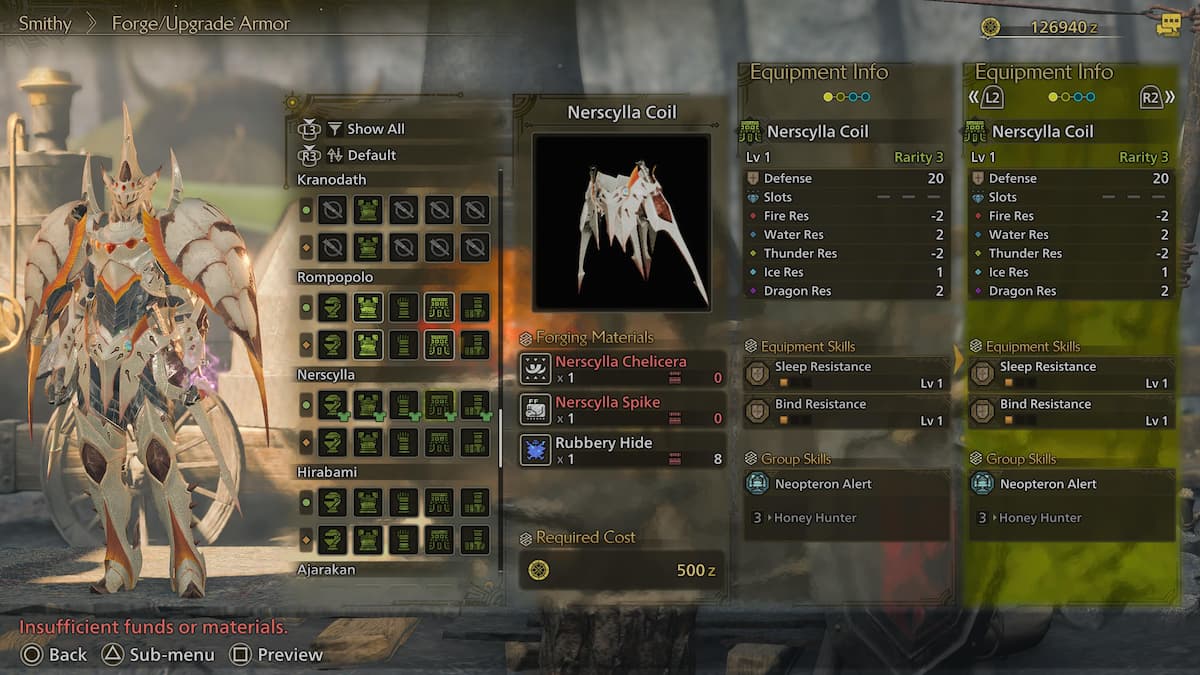1200x675 pixels.
Task: Click the Nerscylla Coil preview image
Action: coord(621,222)
